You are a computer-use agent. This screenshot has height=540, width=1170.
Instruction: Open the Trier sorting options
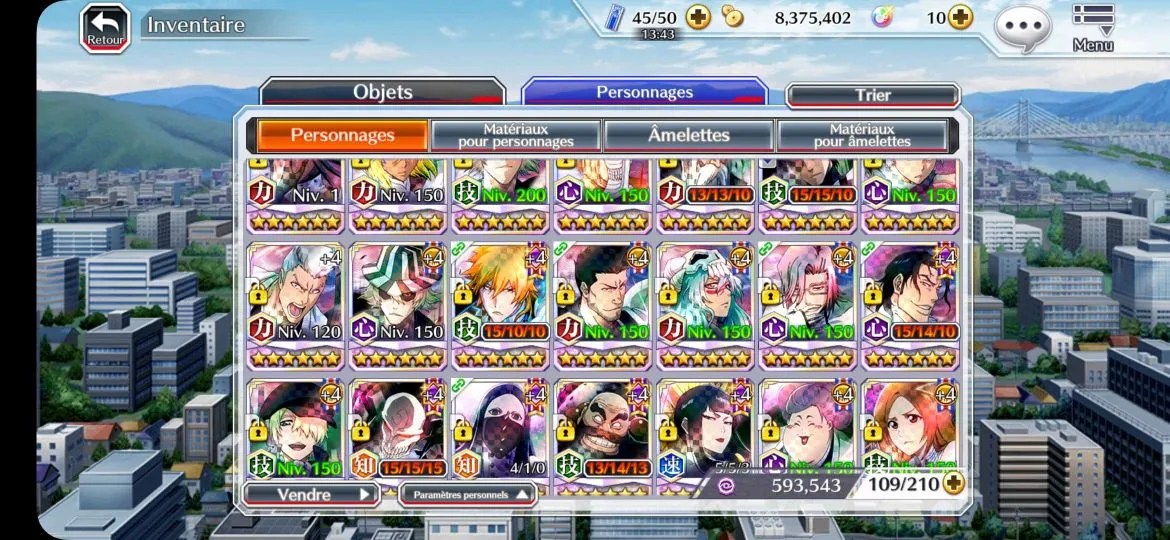click(x=872, y=95)
